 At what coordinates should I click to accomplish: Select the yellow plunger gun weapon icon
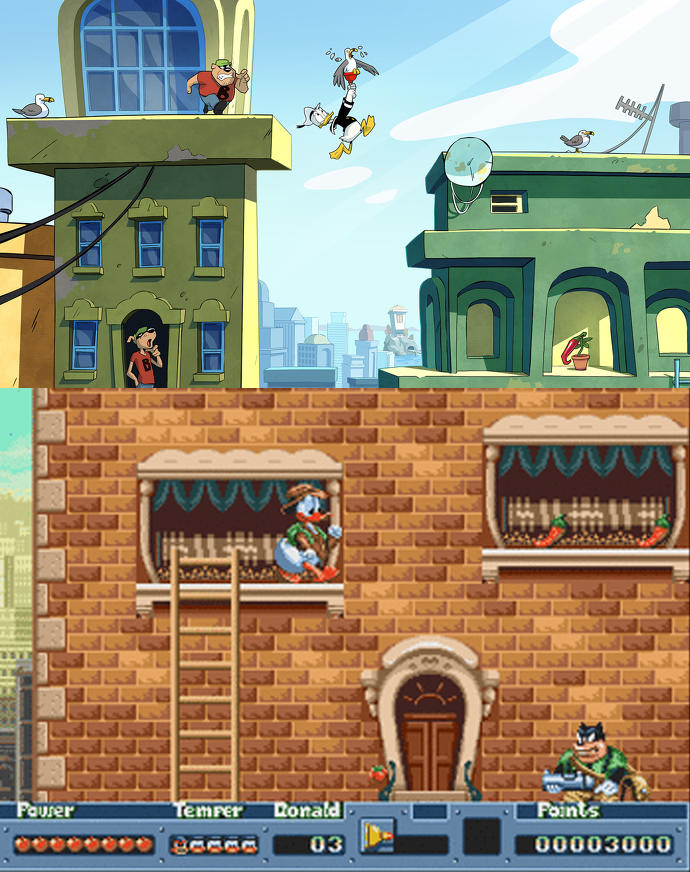pyautogui.click(x=378, y=835)
